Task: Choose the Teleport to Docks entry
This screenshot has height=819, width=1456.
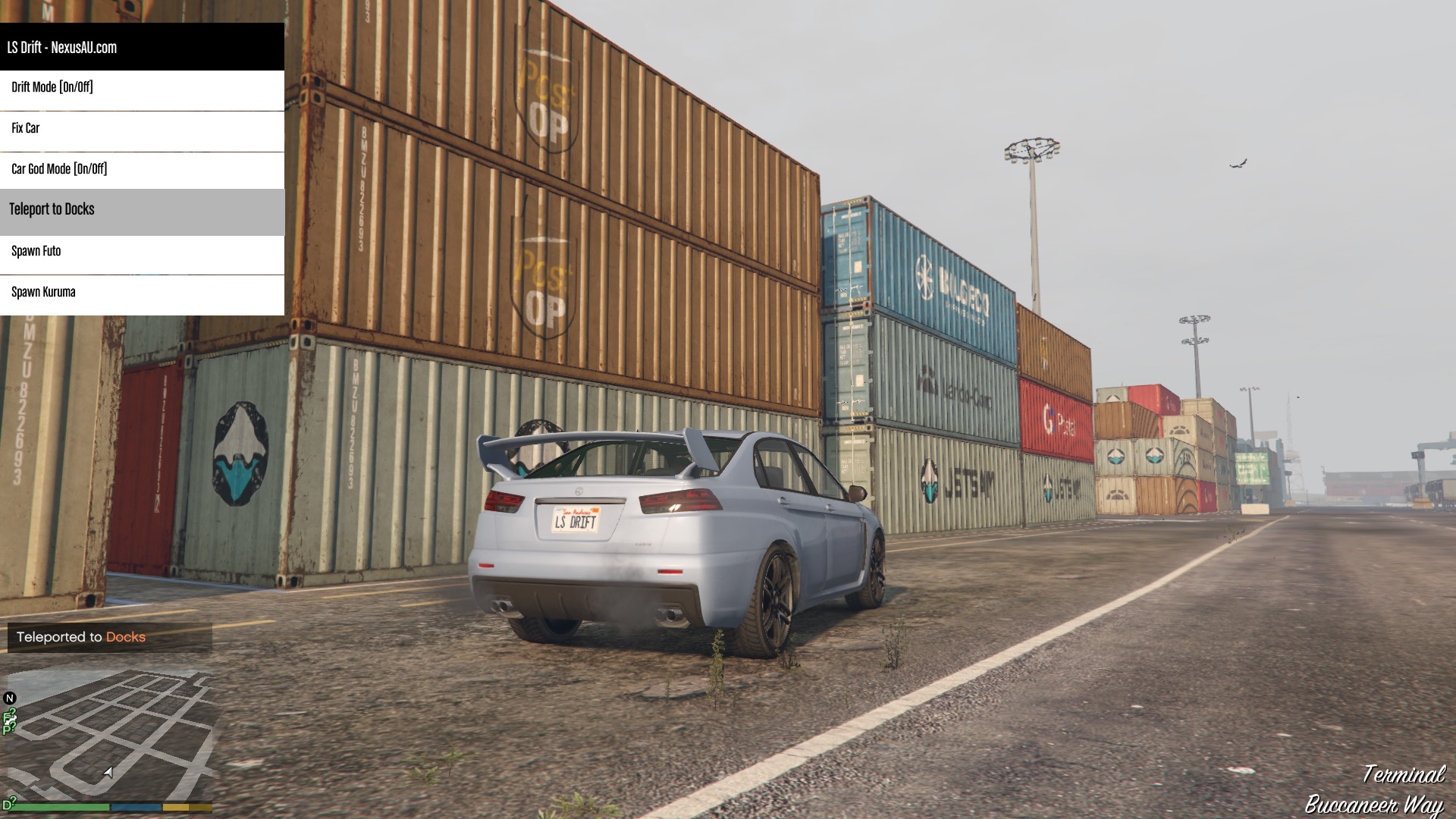Action: tap(142, 210)
